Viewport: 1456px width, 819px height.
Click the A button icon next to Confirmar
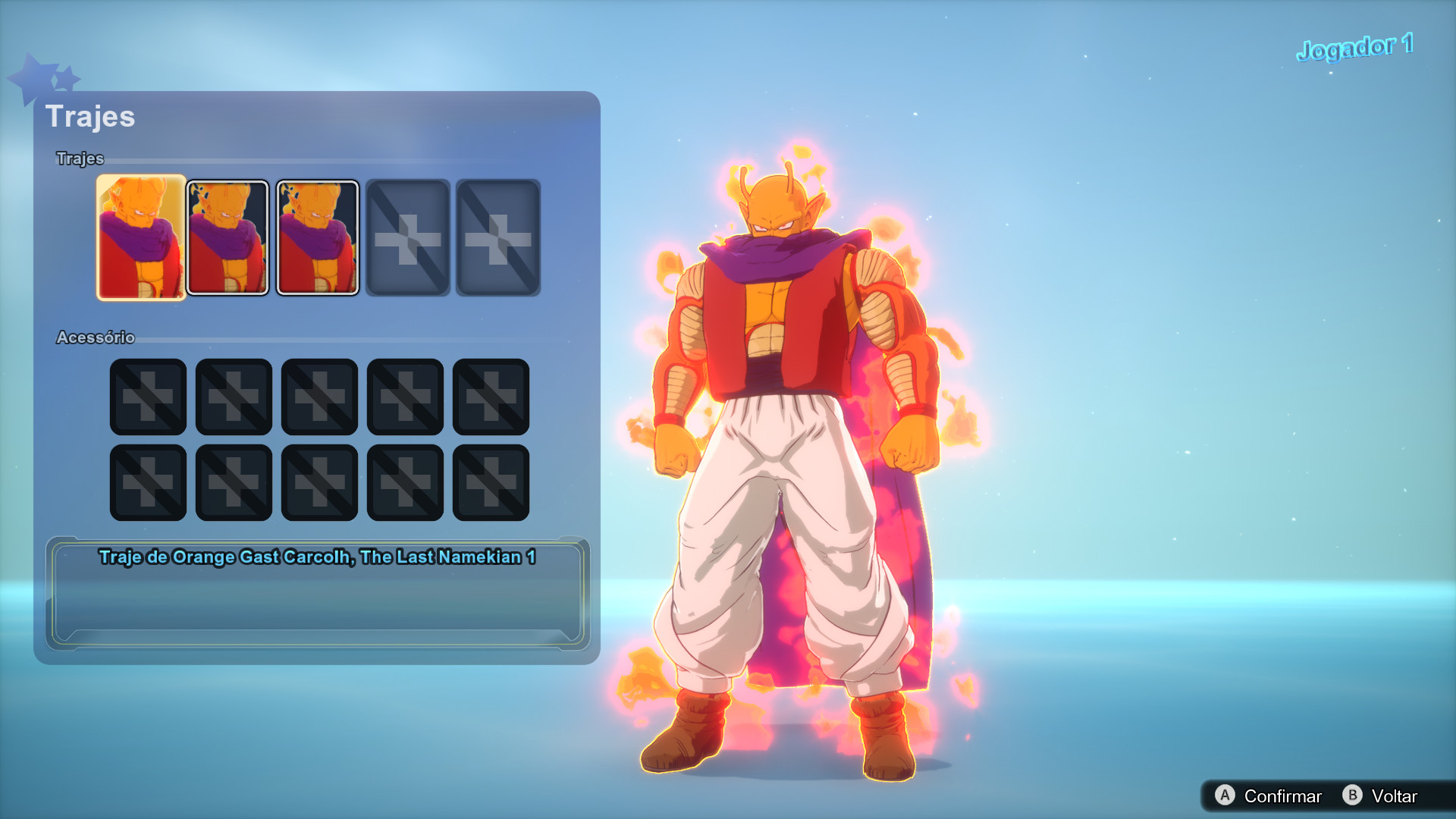[1225, 796]
